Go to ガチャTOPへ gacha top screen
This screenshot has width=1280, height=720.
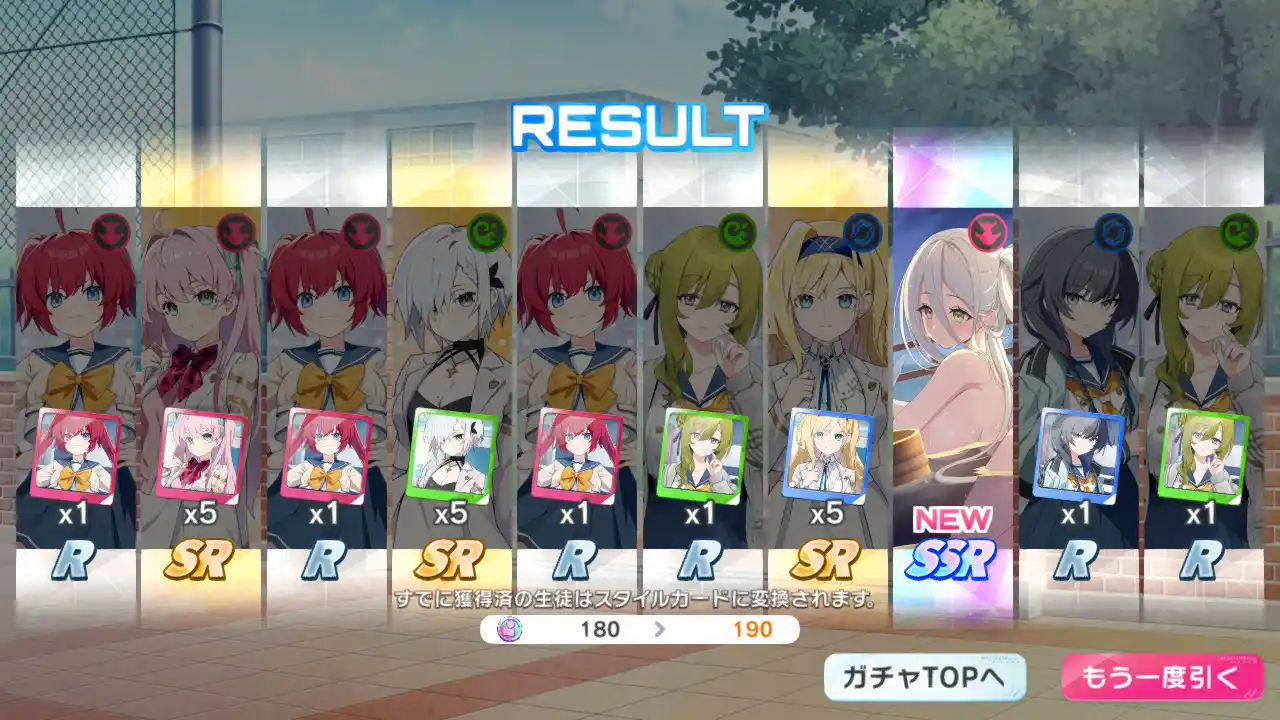click(924, 678)
